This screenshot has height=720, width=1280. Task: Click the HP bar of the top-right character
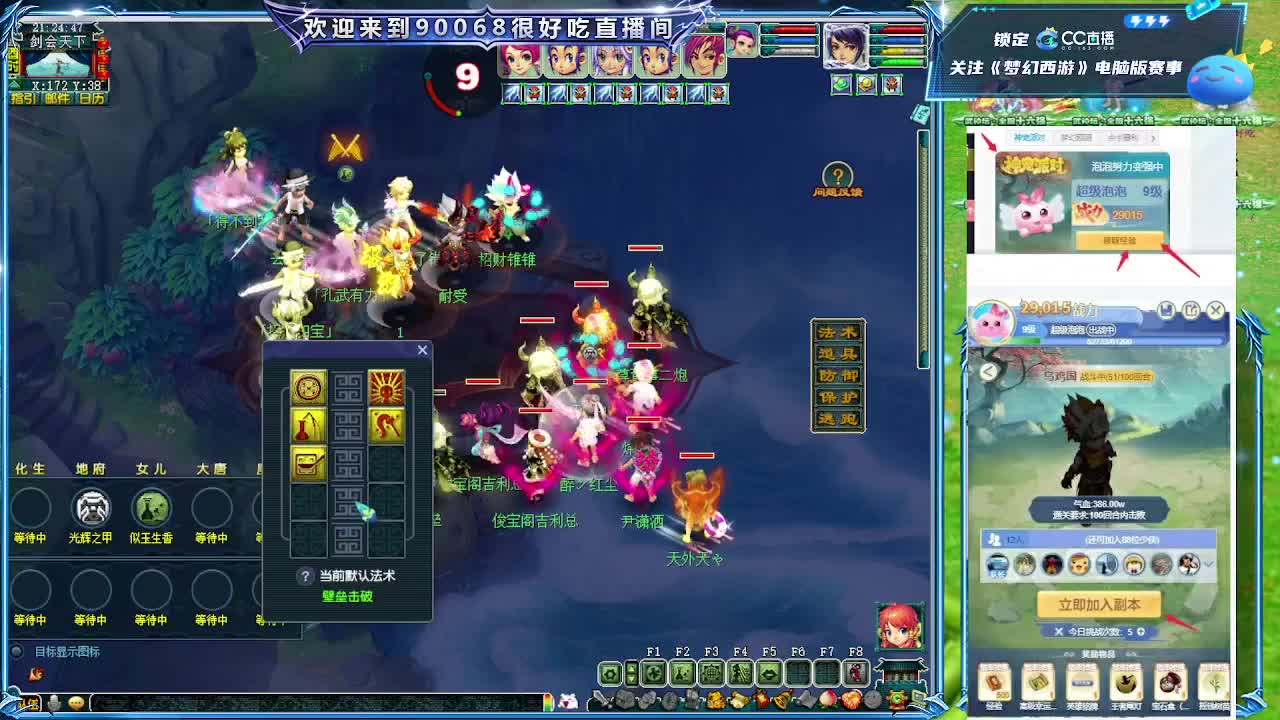pyautogui.click(x=897, y=29)
